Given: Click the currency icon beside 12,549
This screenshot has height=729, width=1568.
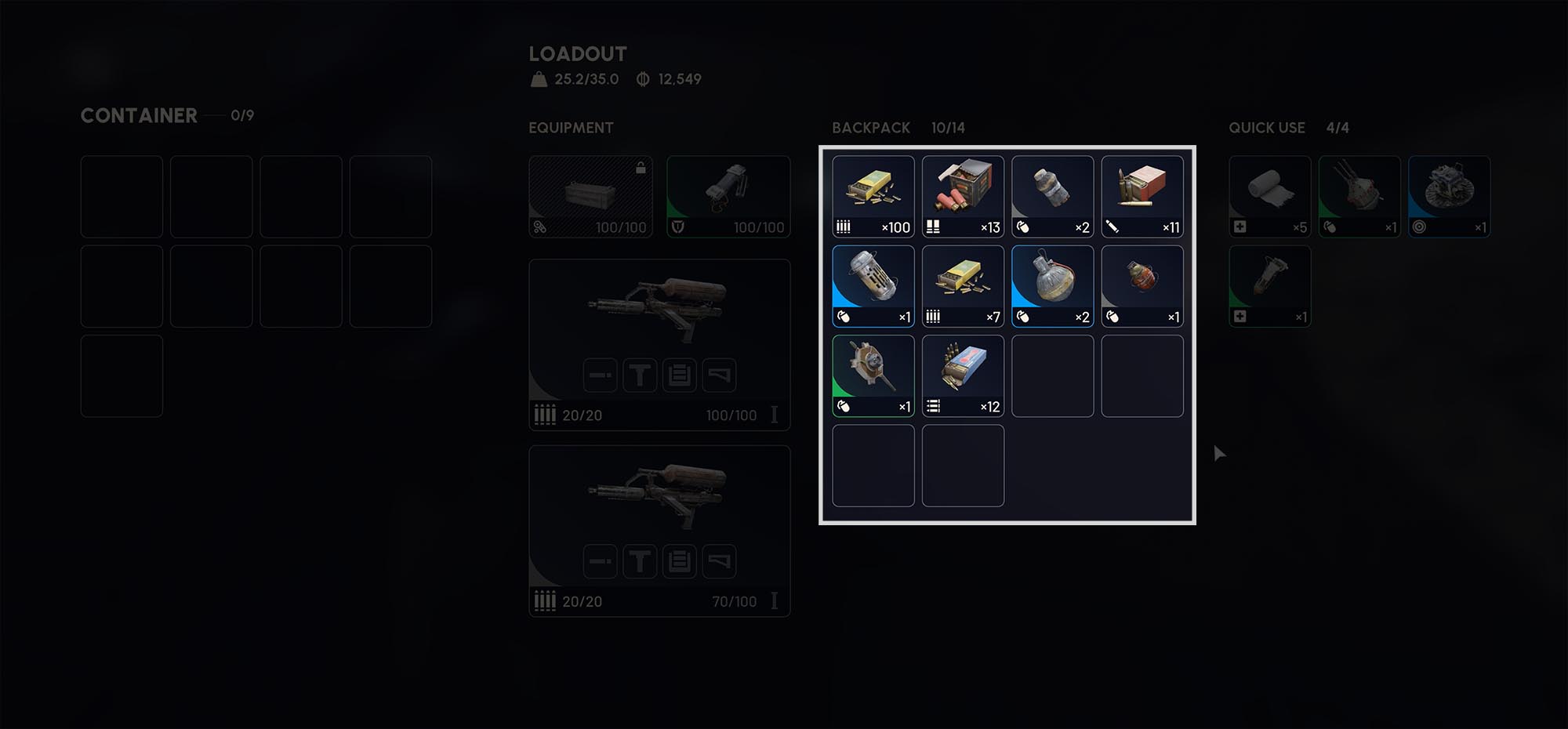Looking at the screenshot, I should tap(643, 78).
